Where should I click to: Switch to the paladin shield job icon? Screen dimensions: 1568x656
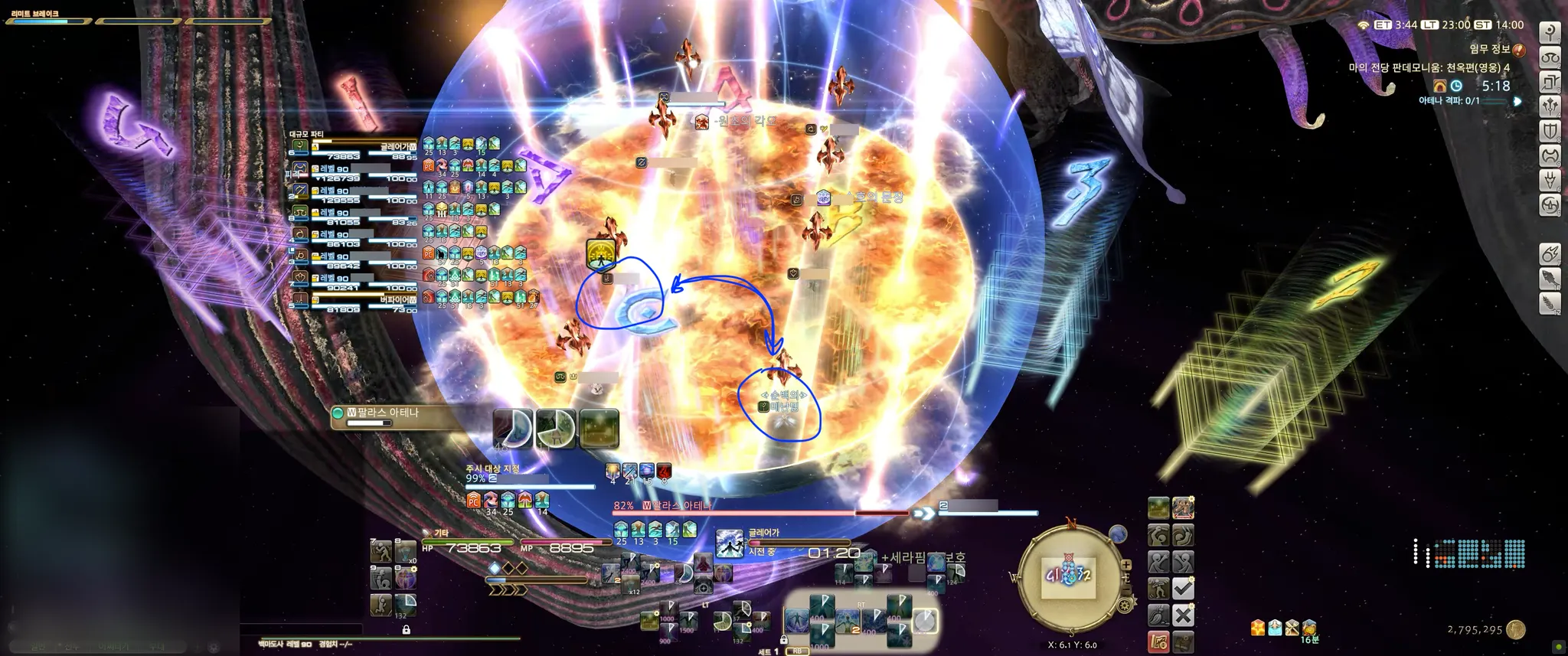(1550, 131)
